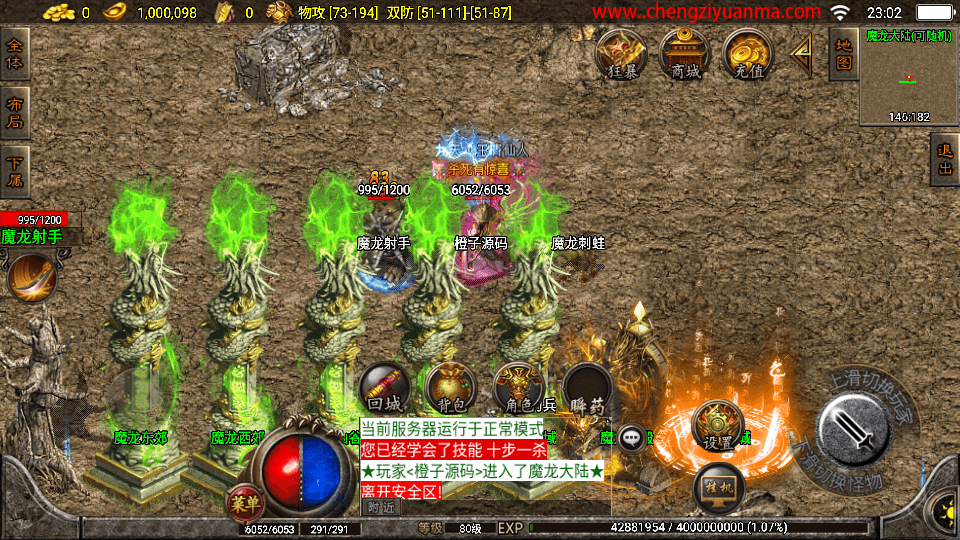Open the 菜单 menu button
Screen dimensions: 960x540
click(243, 502)
